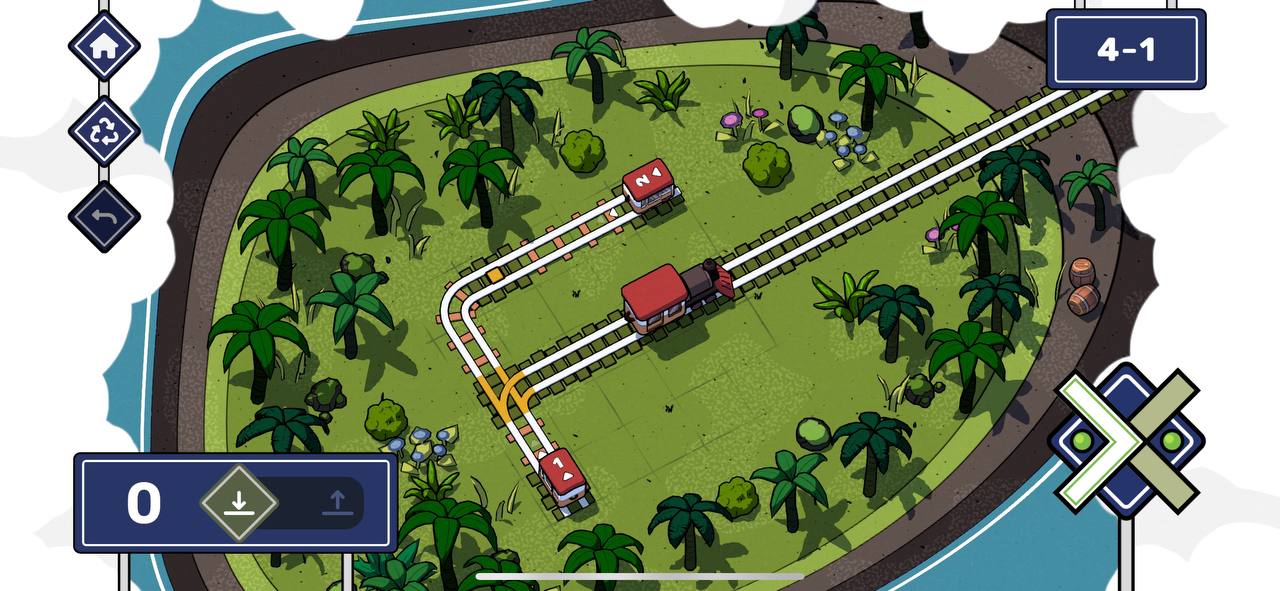Select the red carriage numbered 1
The image size is (1280, 591).
565,478
